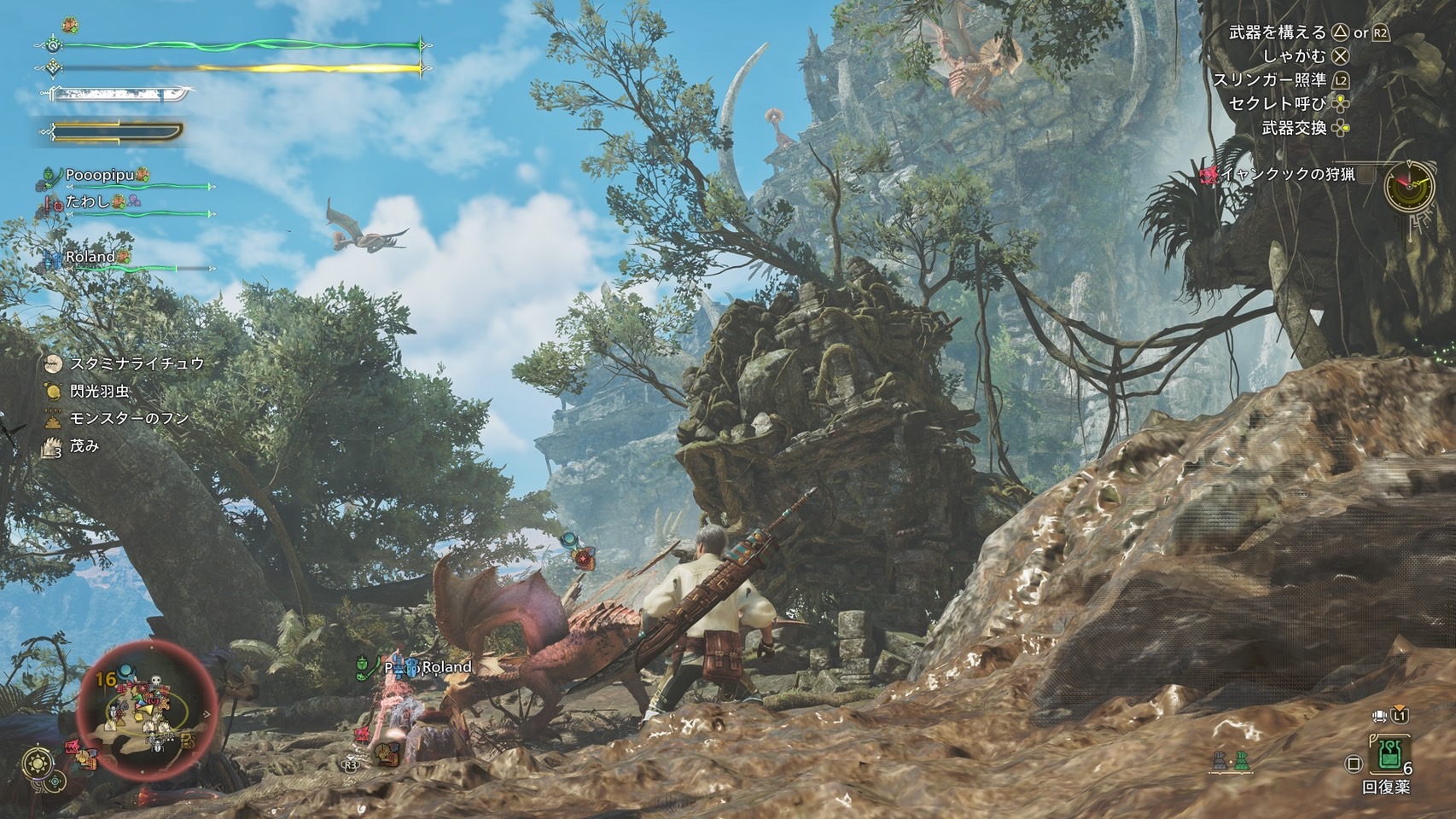Select party member たわし
1456x819 pixels.
[x=89, y=203]
